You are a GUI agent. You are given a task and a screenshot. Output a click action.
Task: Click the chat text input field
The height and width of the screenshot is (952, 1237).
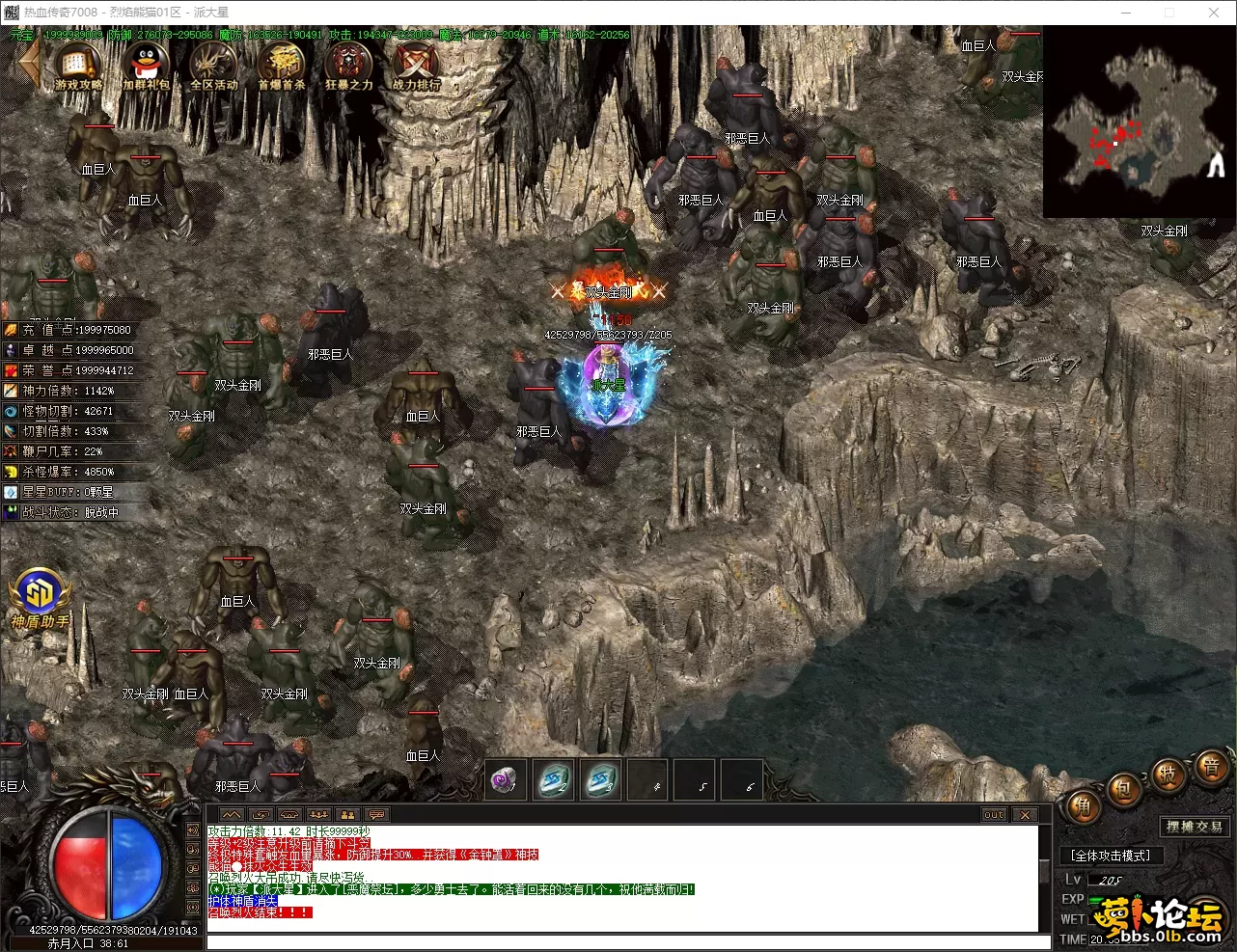click(627, 942)
